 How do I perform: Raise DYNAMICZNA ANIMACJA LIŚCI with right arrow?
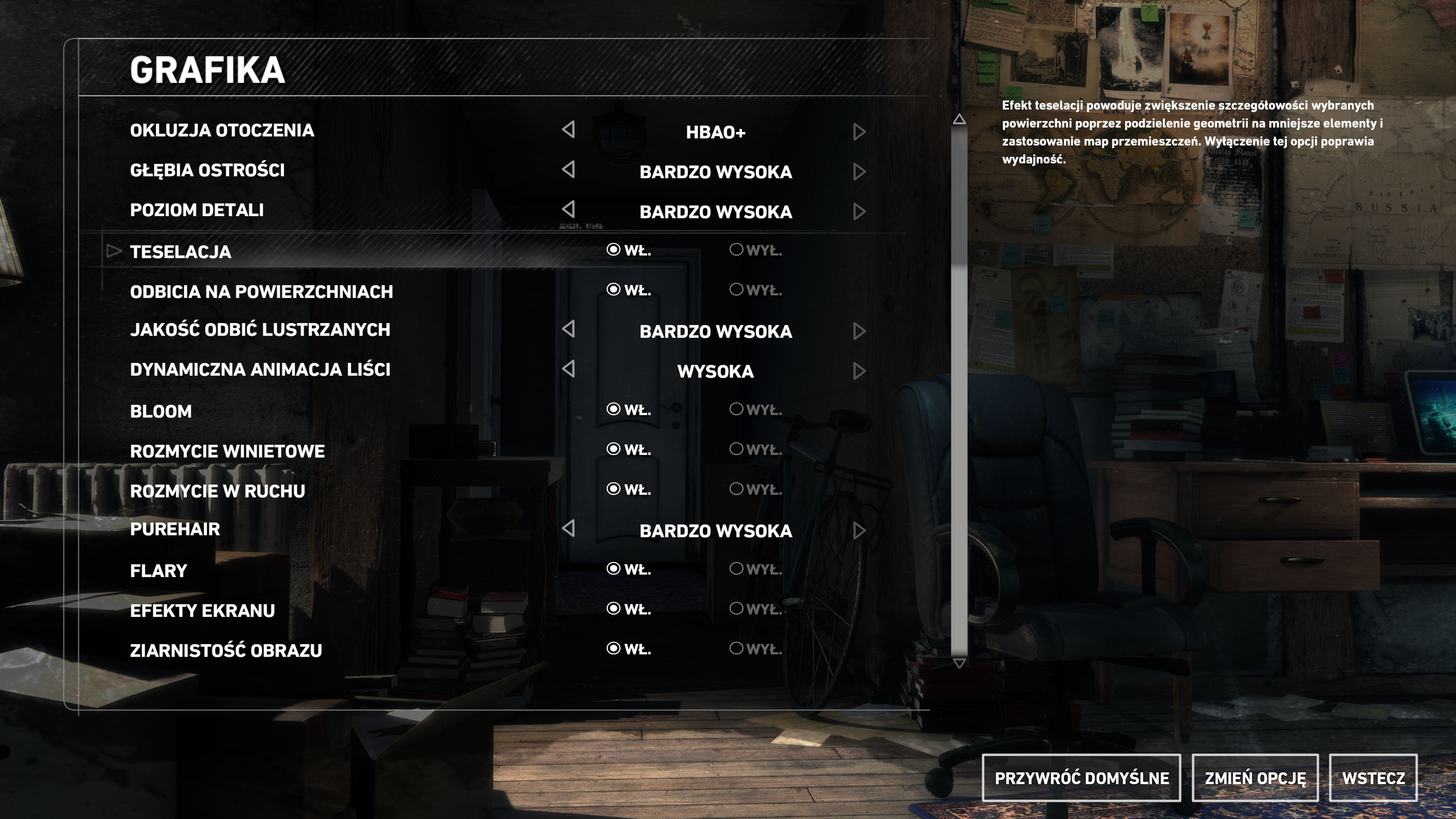pos(859,371)
